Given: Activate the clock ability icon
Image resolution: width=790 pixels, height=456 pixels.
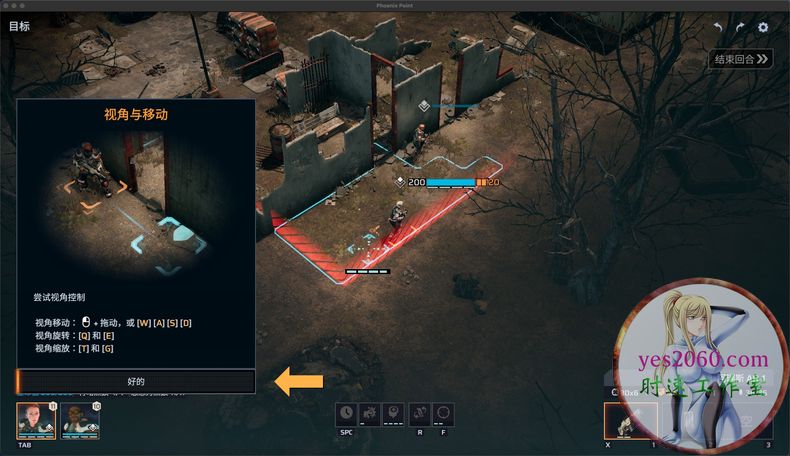Looking at the screenshot, I should (346, 412).
